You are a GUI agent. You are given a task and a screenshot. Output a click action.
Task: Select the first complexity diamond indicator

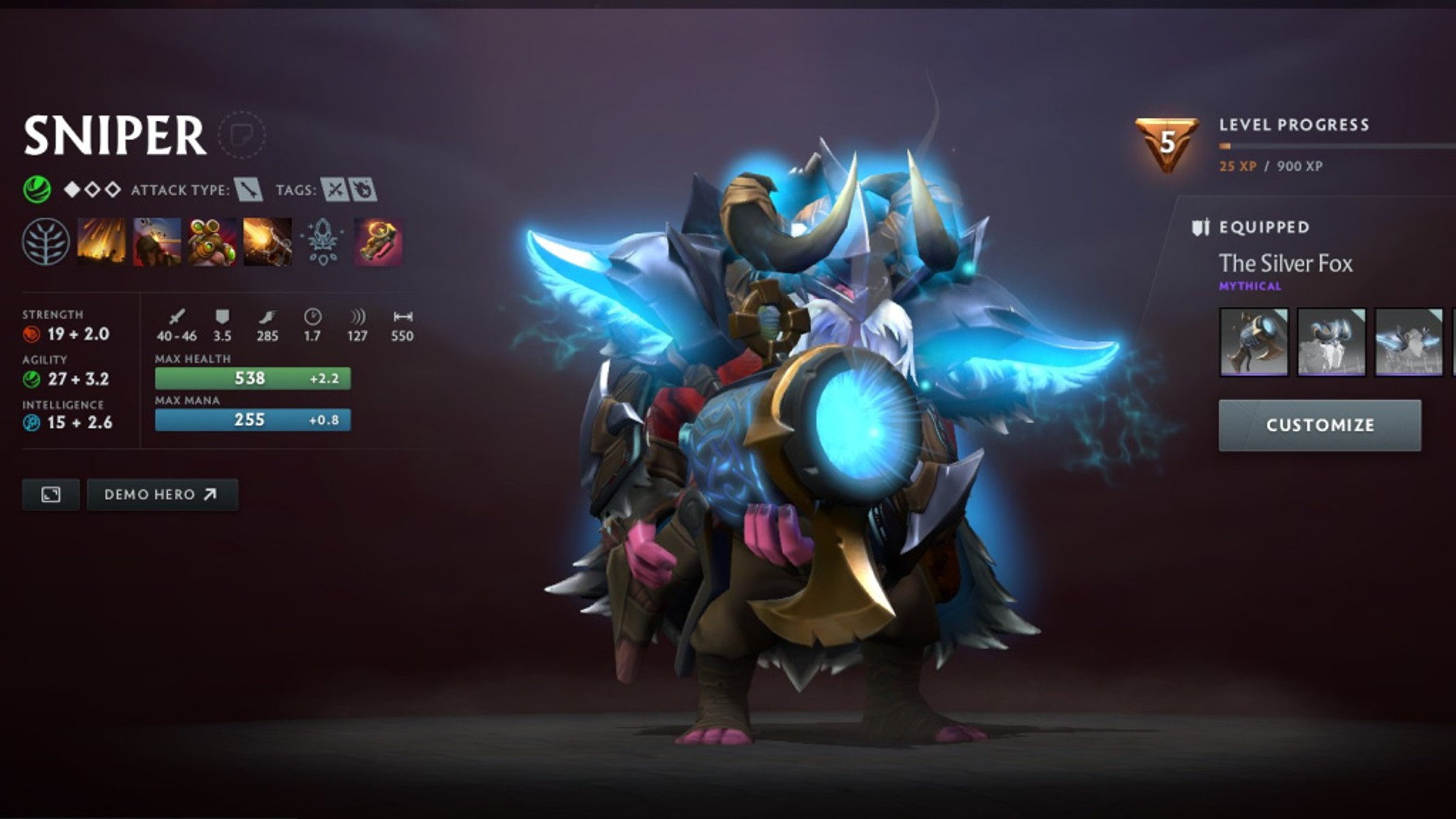pyautogui.click(x=72, y=189)
